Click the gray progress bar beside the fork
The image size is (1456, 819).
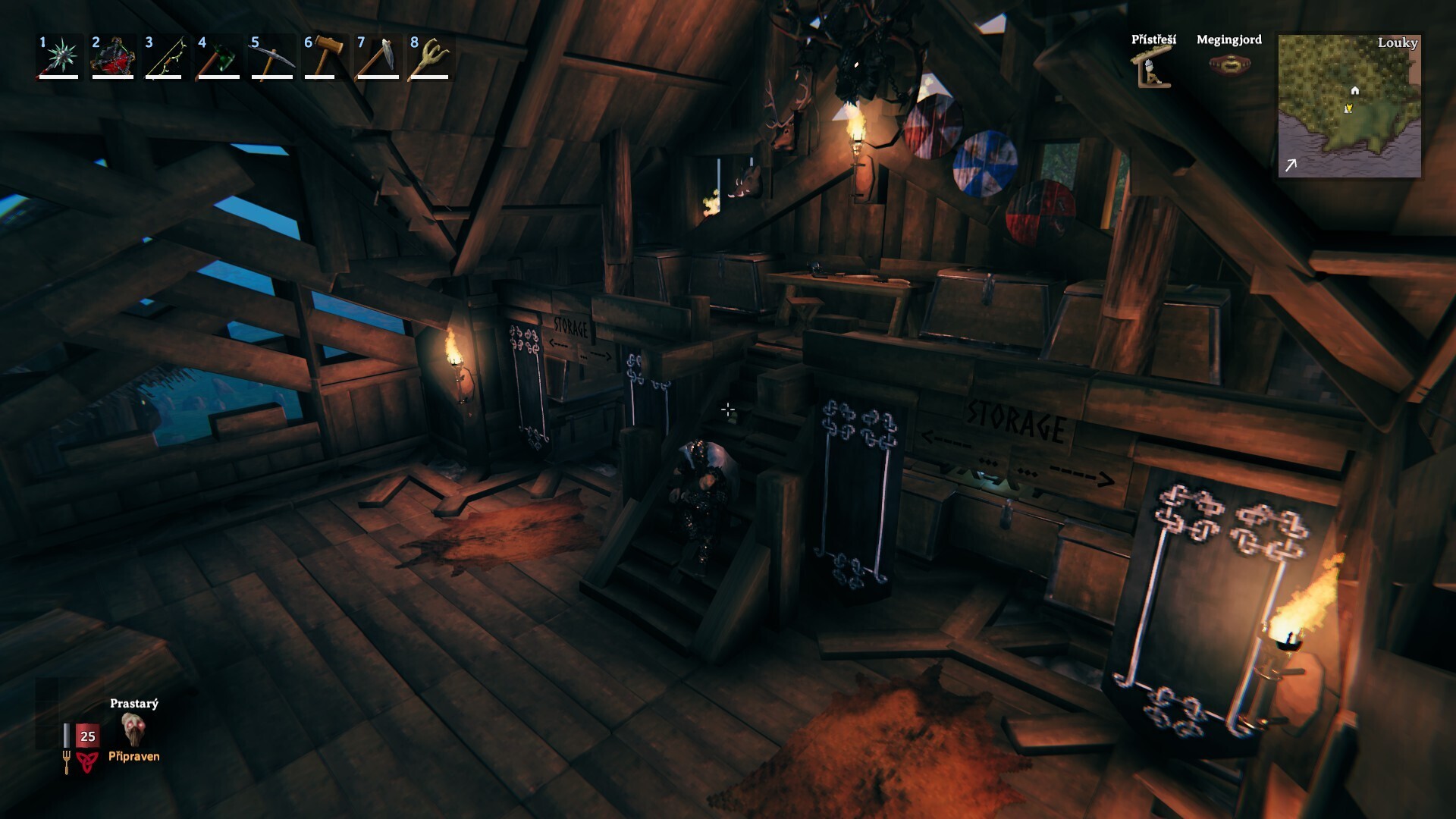pos(67,734)
